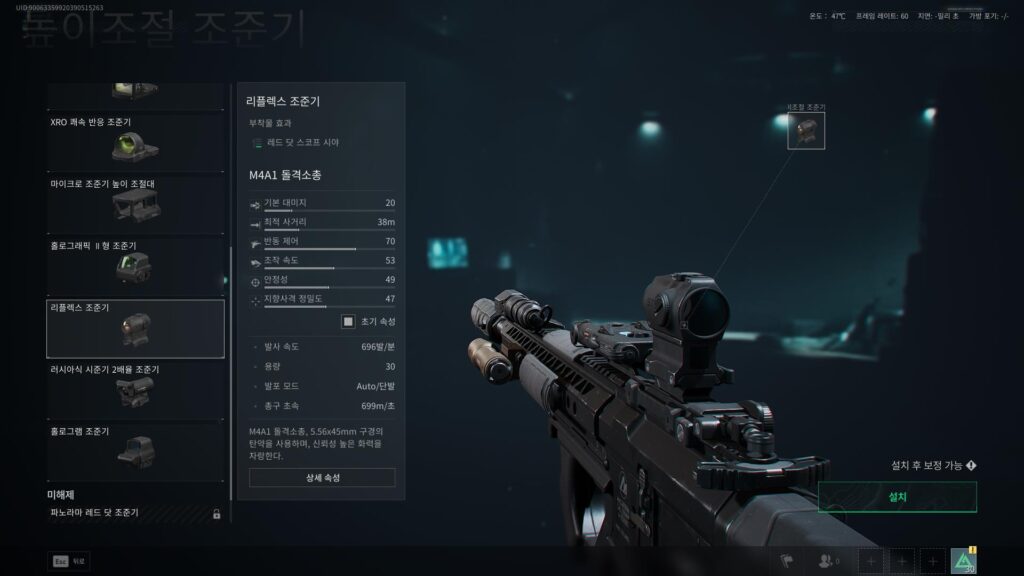Go back with the 뒤로 button

point(68,562)
